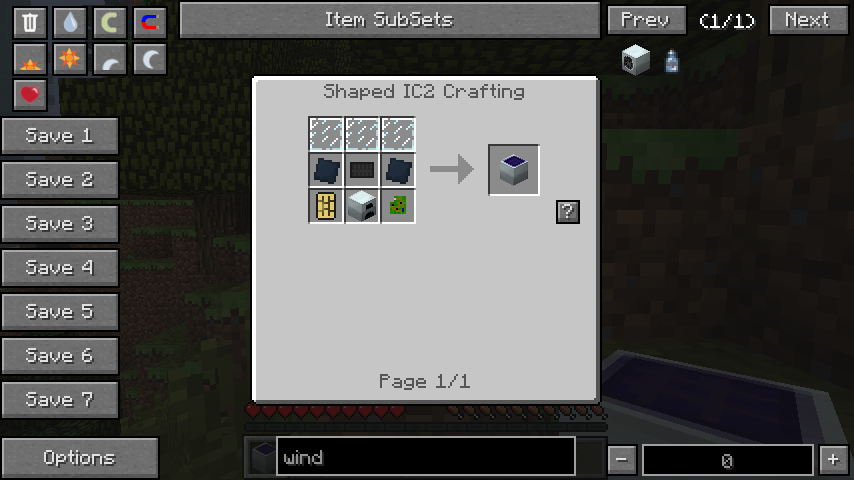Set time with the orange full sun icon
This screenshot has width=854, height=480.
pos(69,59)
